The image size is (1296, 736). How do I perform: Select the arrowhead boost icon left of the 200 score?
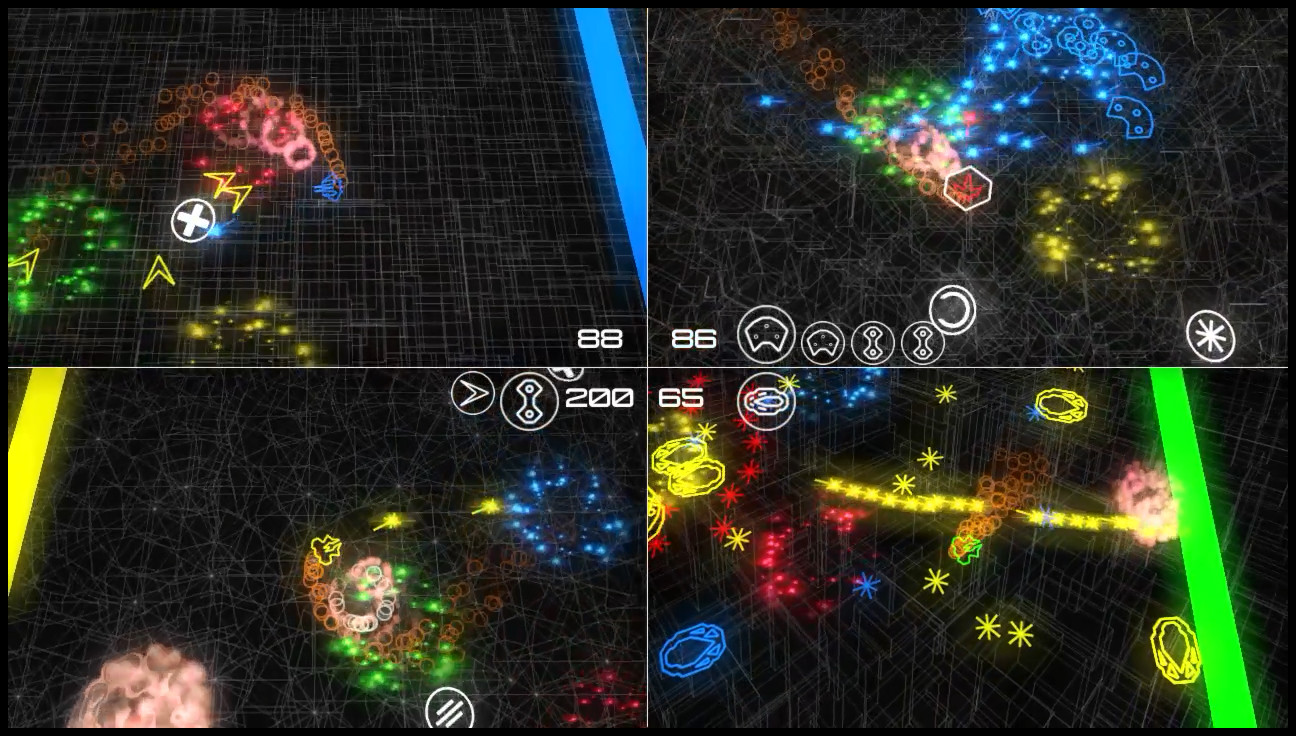click(474, 392)
